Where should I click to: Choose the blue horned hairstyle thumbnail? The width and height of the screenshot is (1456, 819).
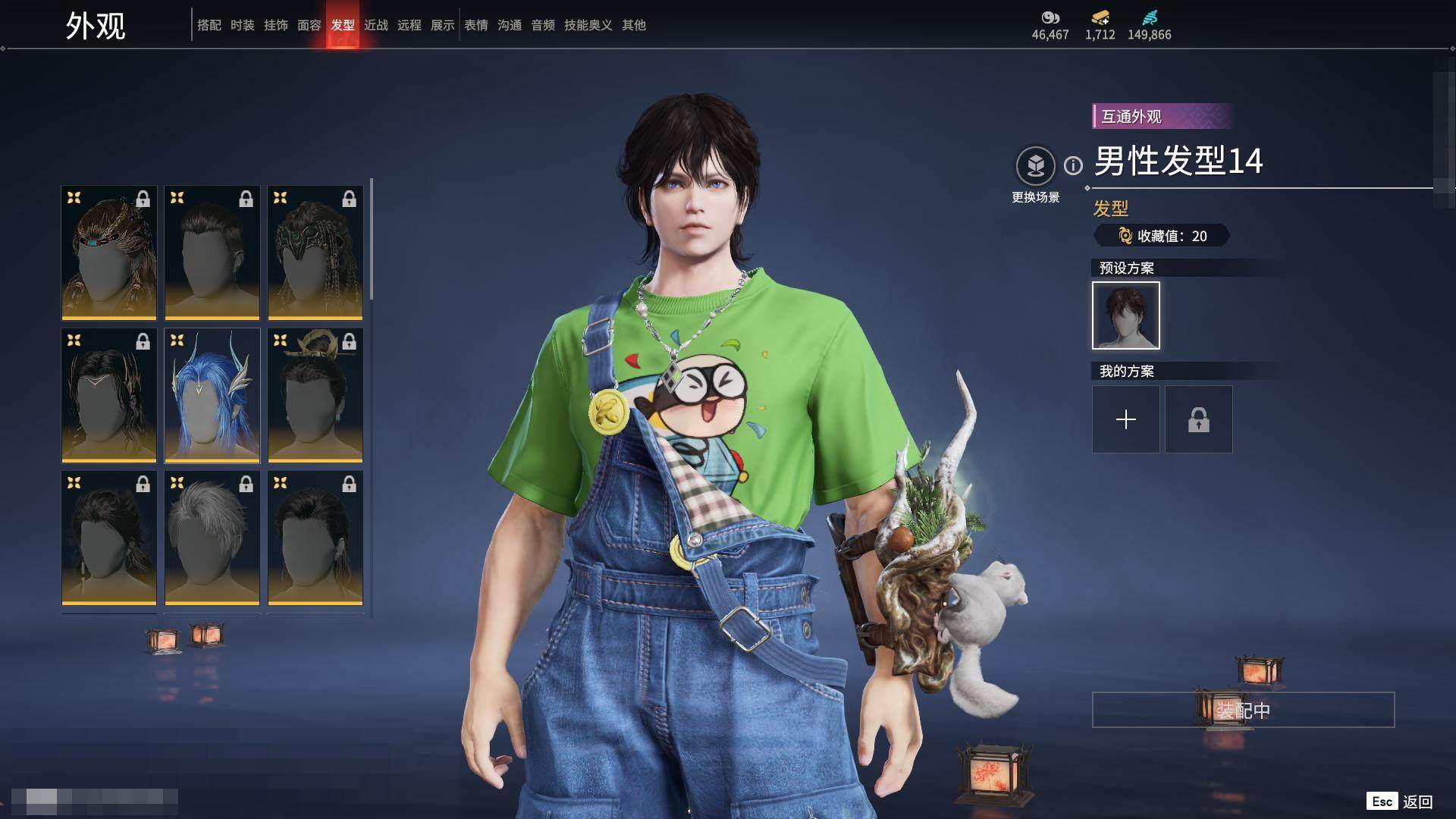pyautogui.click(x=212, y=395)
